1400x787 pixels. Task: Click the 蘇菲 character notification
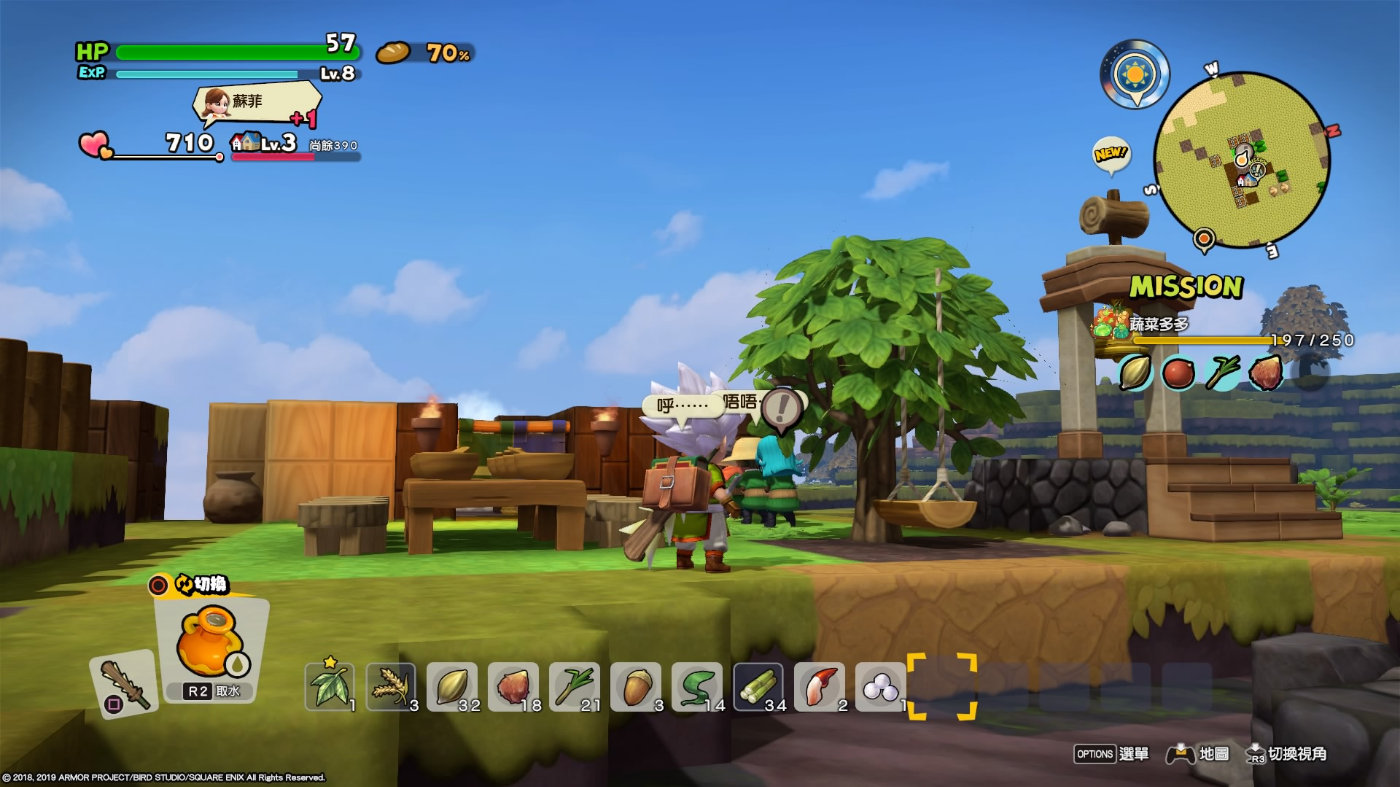tap(257, 105)
